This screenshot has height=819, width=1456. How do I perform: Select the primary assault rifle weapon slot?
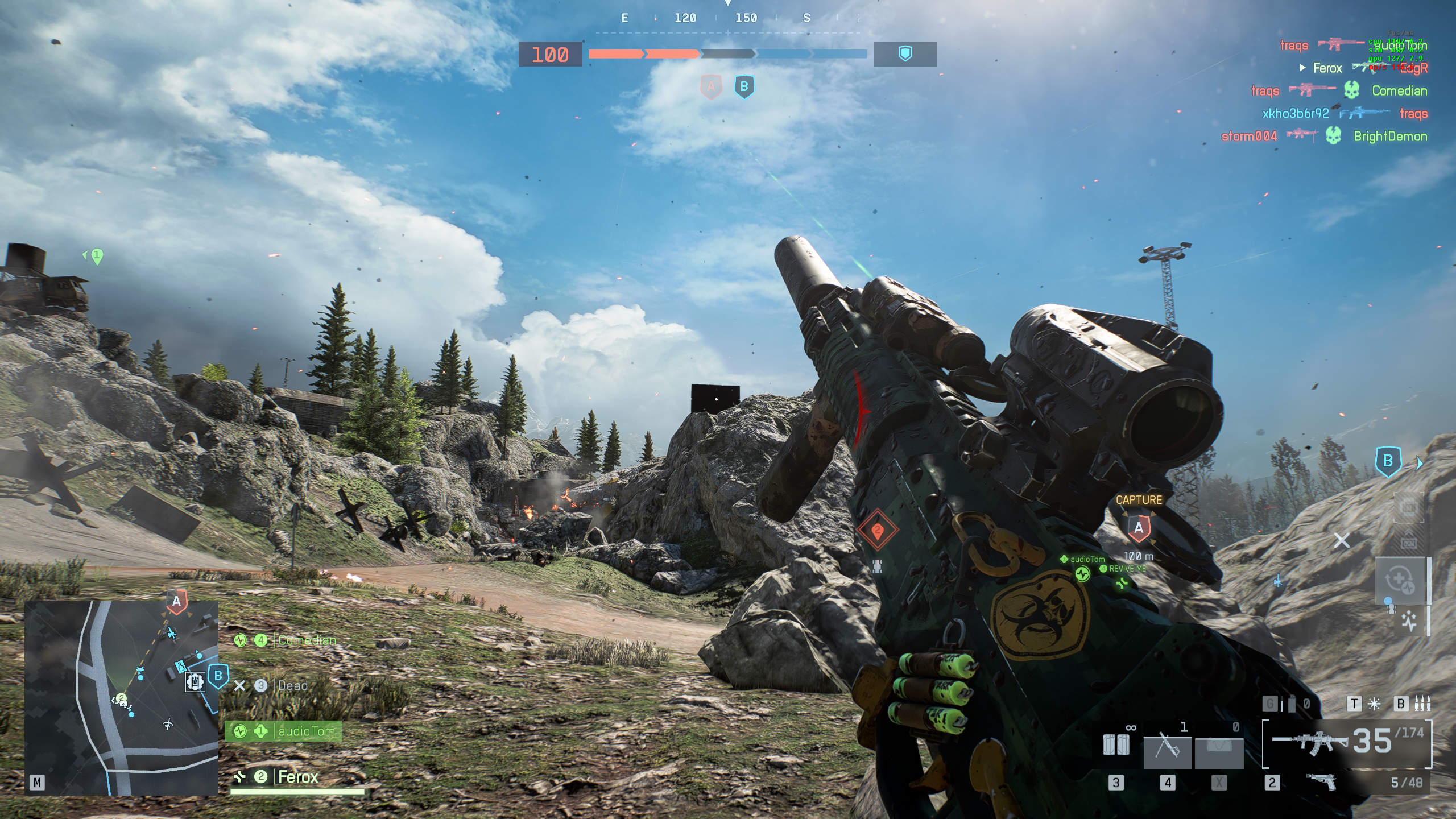click(1347, 743)
